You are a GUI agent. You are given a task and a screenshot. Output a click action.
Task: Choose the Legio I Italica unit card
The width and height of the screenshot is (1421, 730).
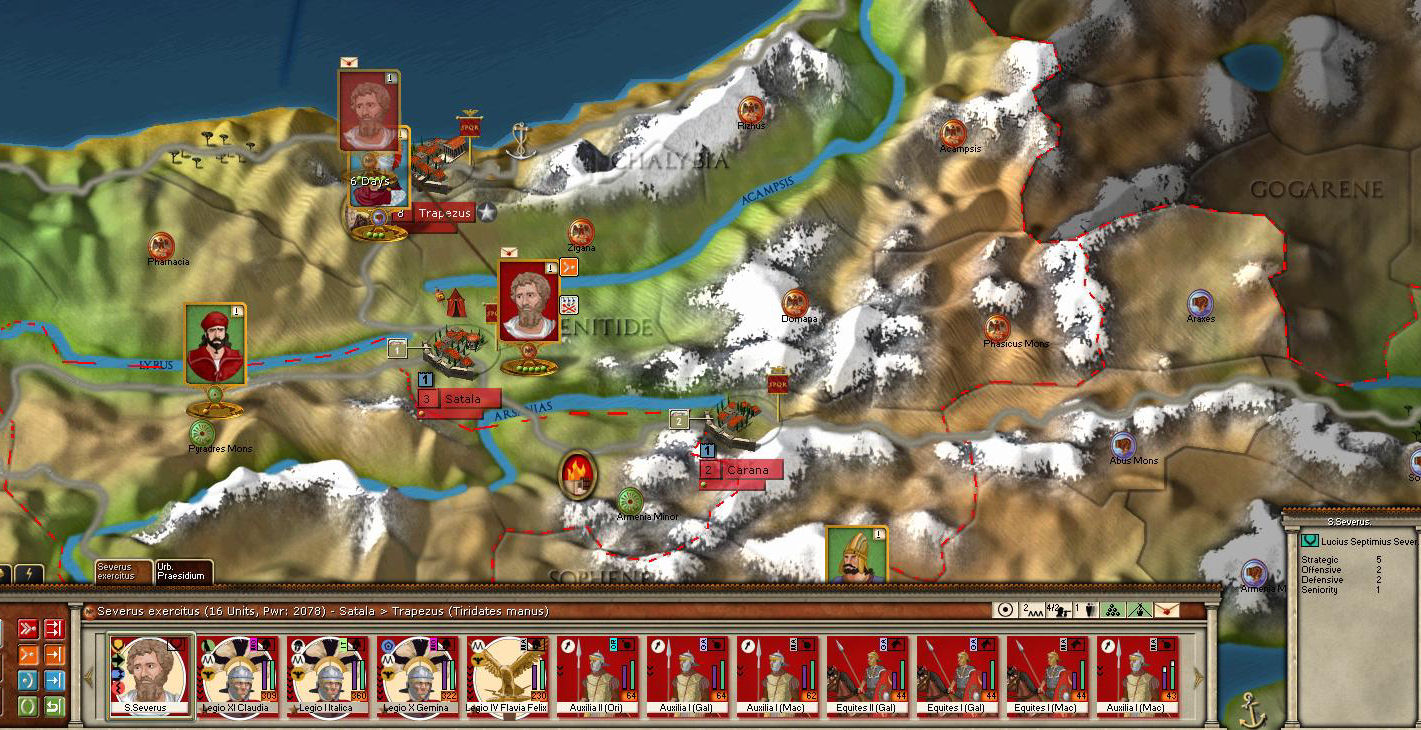[x=329, y=677]
